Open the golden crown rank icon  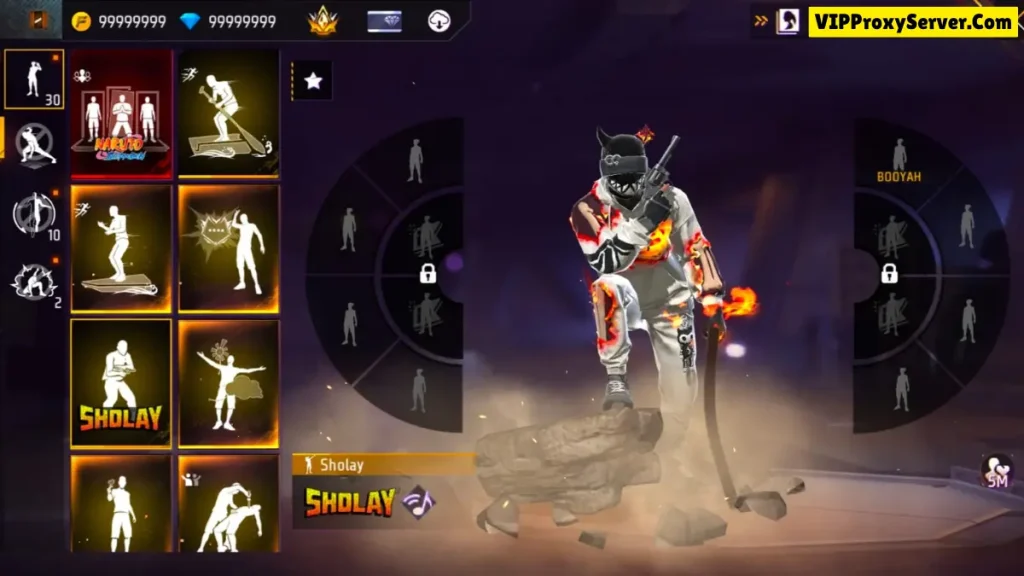point(322,21)
